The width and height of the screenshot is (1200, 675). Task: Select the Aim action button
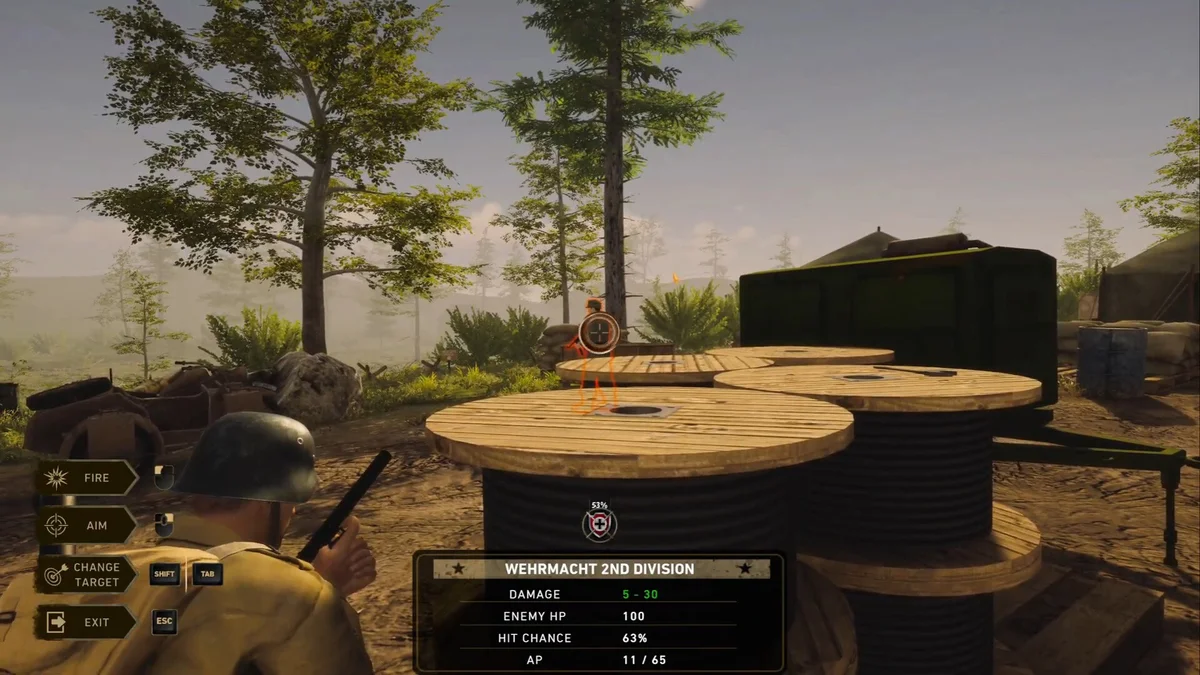click(87, 525)
